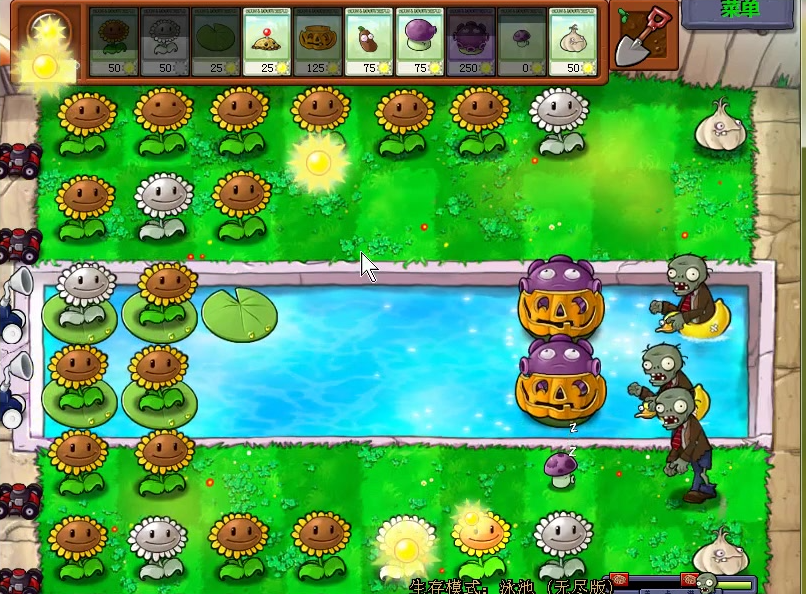Select the Sunflower seed packet
This screenshot has height=594, width=807.
tap(114, 42)
